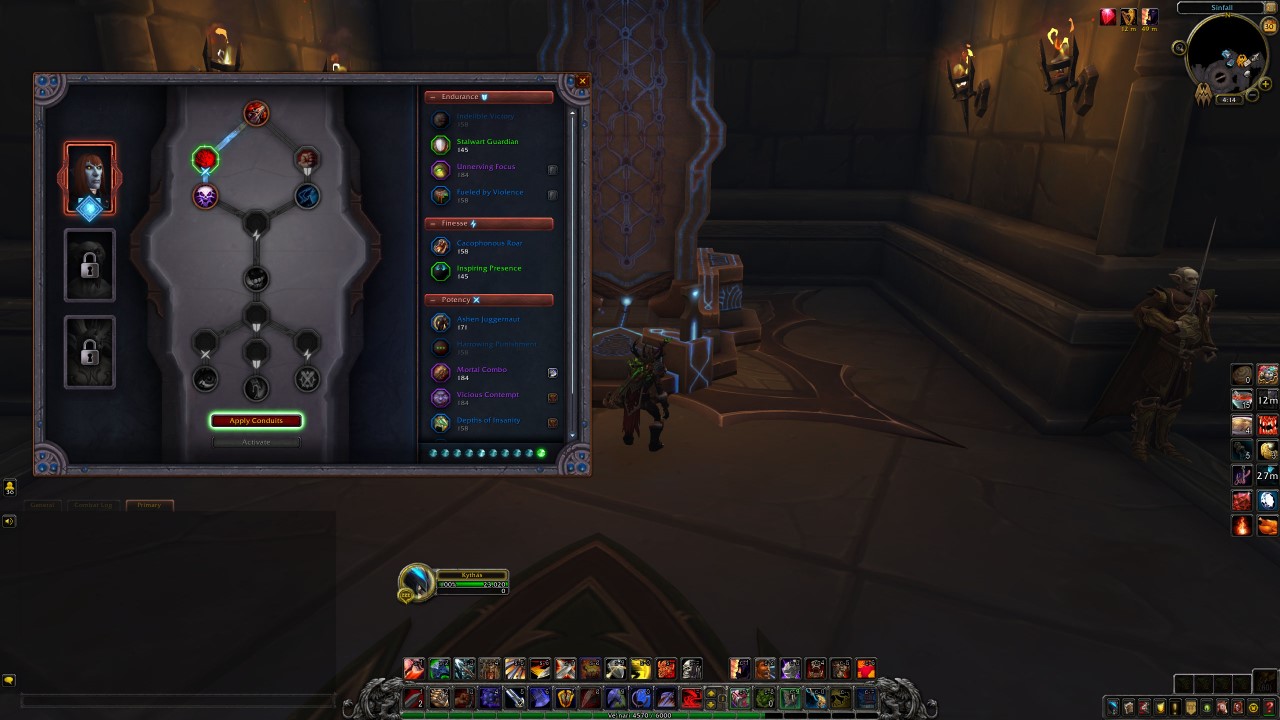The height and width of the screenshot is (720, 1280).
Task: Click the glowing red conduit socket in the tree
Action: 205,158
